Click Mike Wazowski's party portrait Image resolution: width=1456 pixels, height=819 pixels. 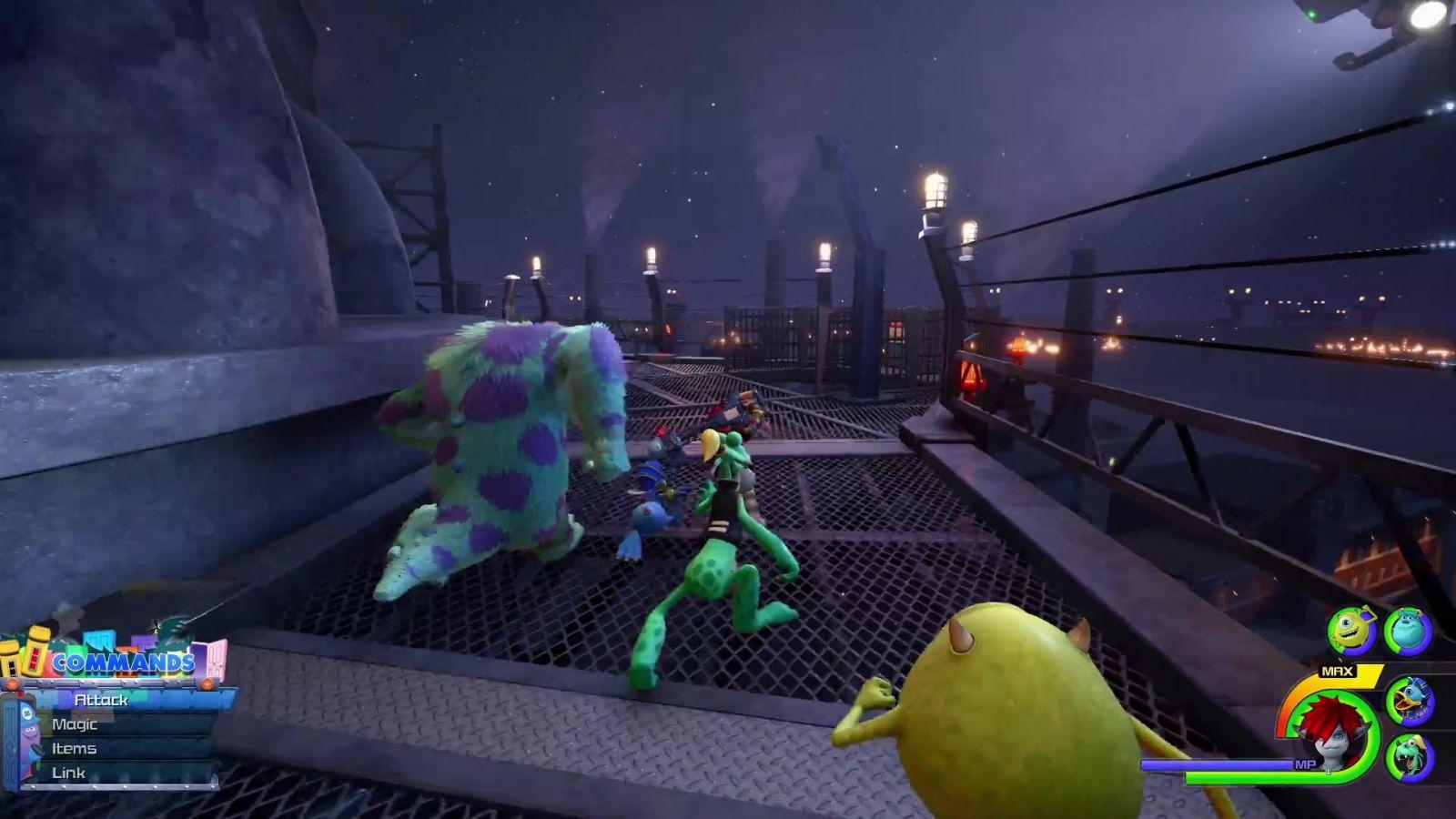point(1350,630)
